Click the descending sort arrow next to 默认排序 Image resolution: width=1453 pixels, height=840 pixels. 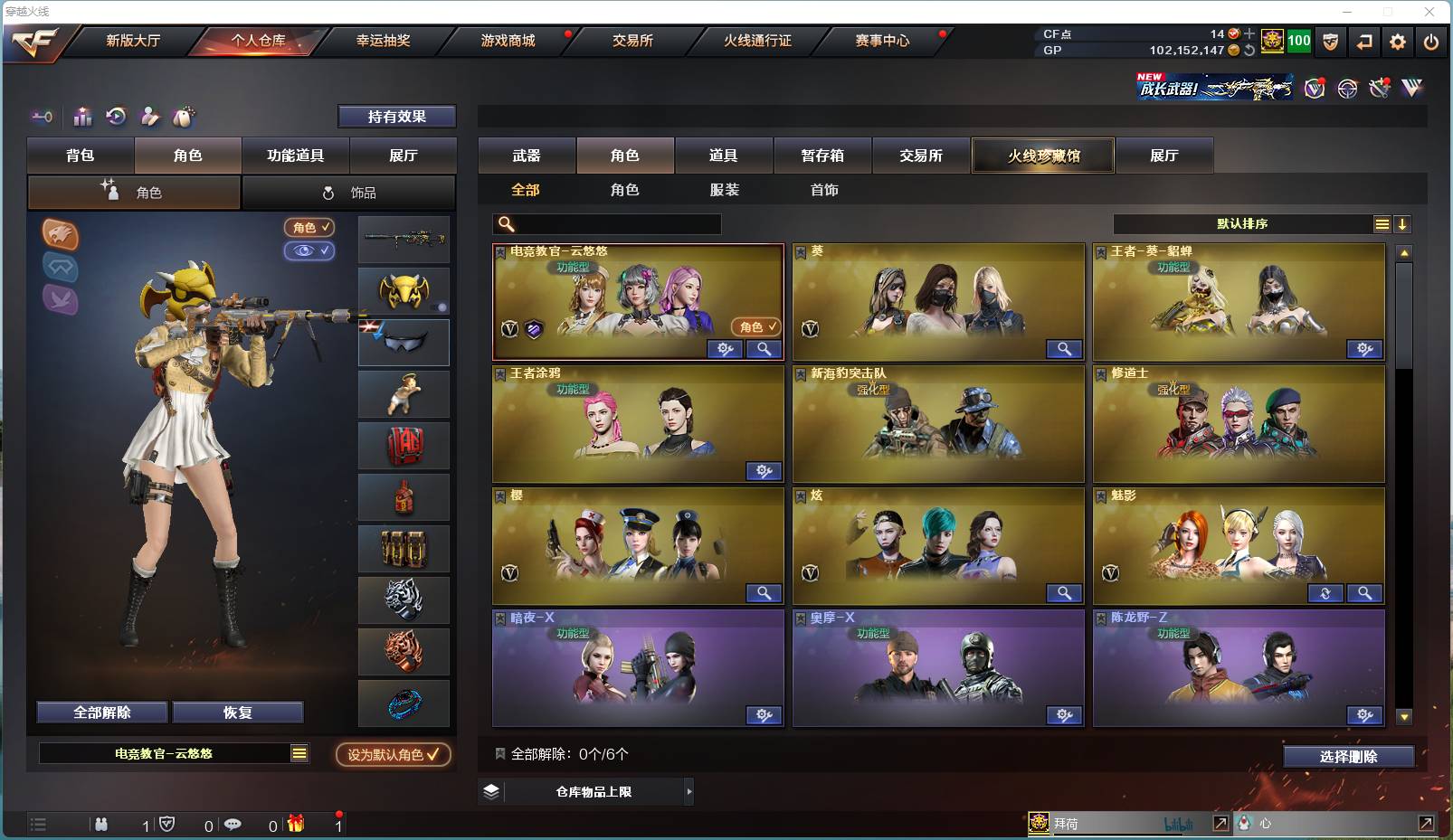[1402, 223]
